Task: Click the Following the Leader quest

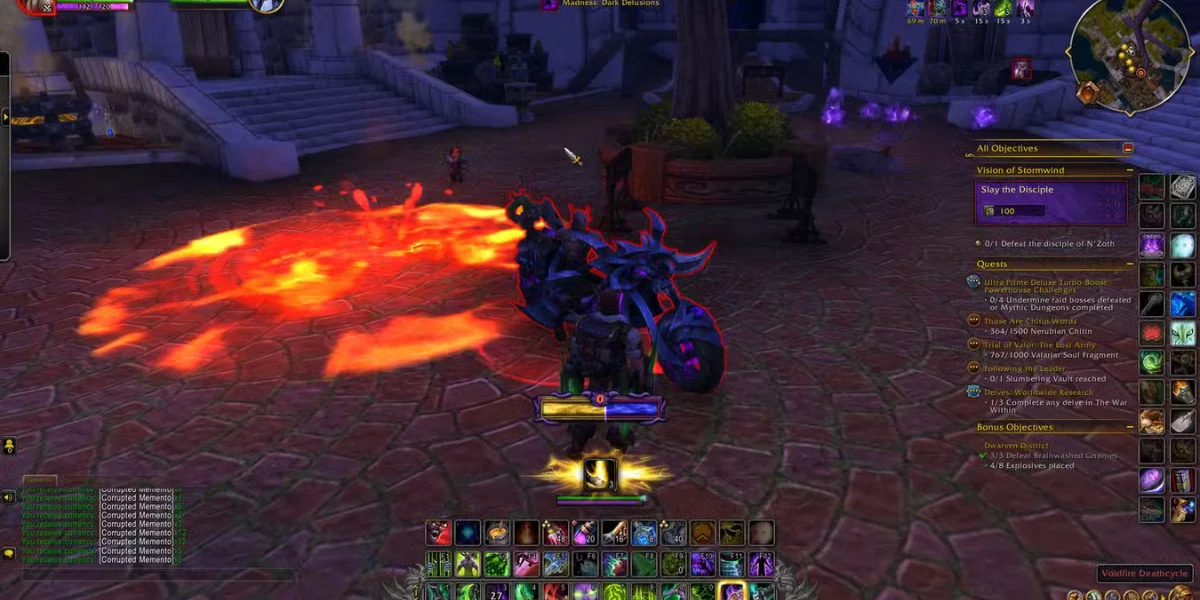Action: coord(1023,368)
